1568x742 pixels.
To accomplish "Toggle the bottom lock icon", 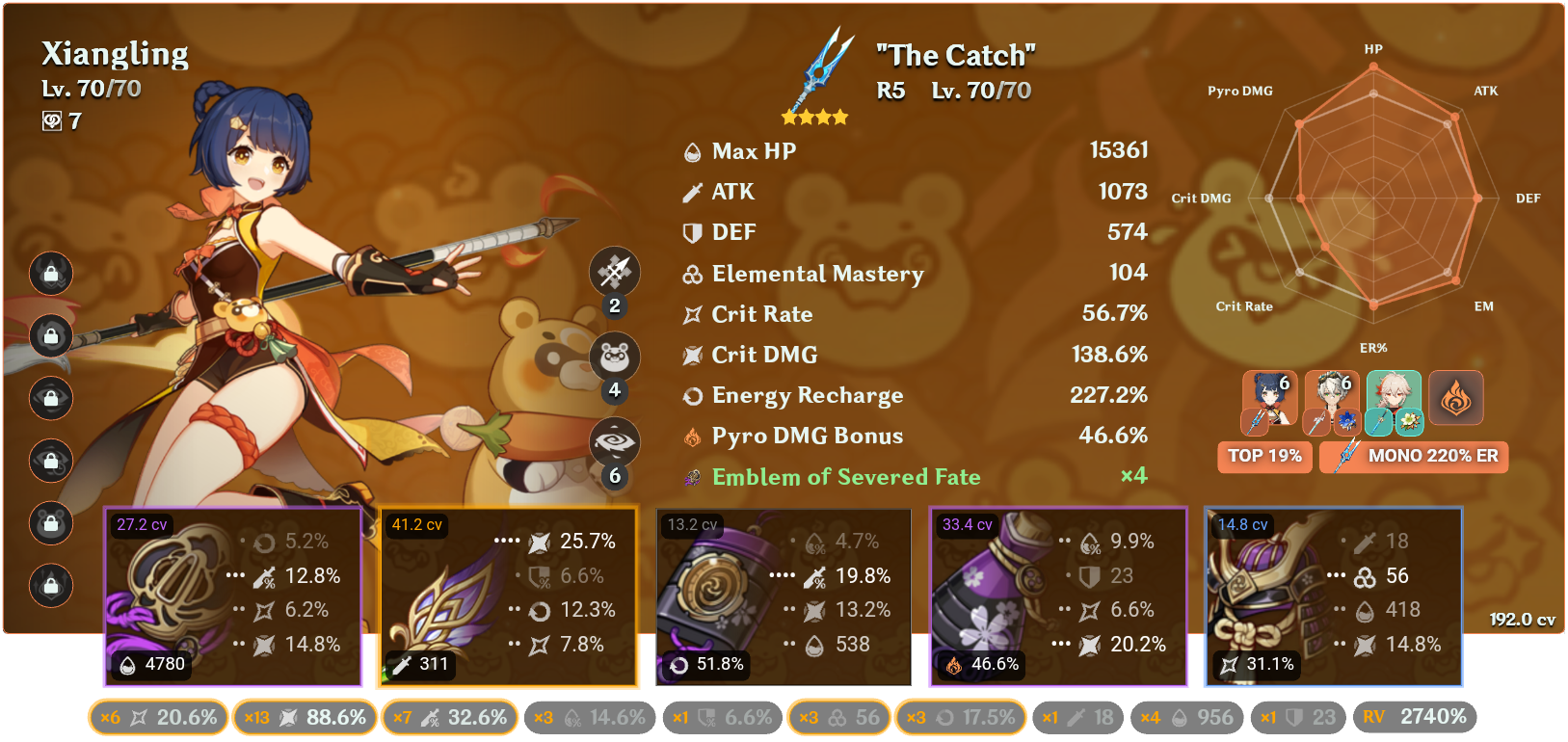I will (x=50, y=586).
